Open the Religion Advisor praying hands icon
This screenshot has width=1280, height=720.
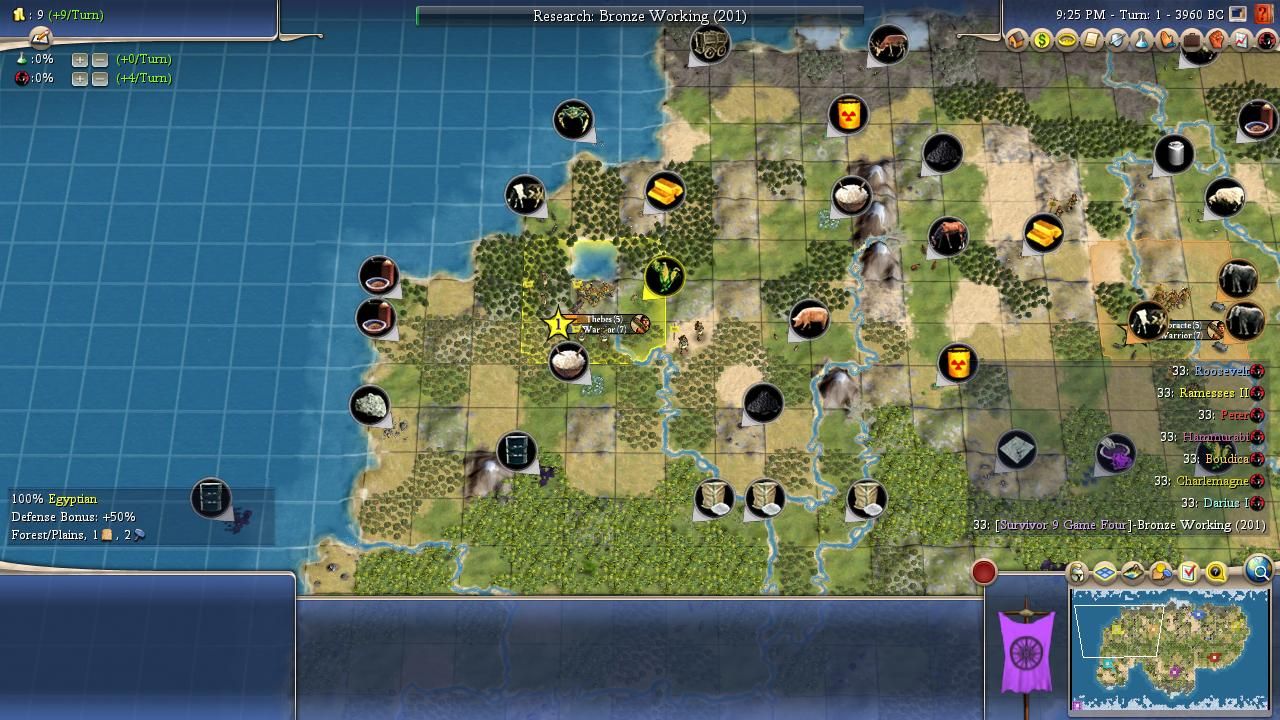[1167, 41]
